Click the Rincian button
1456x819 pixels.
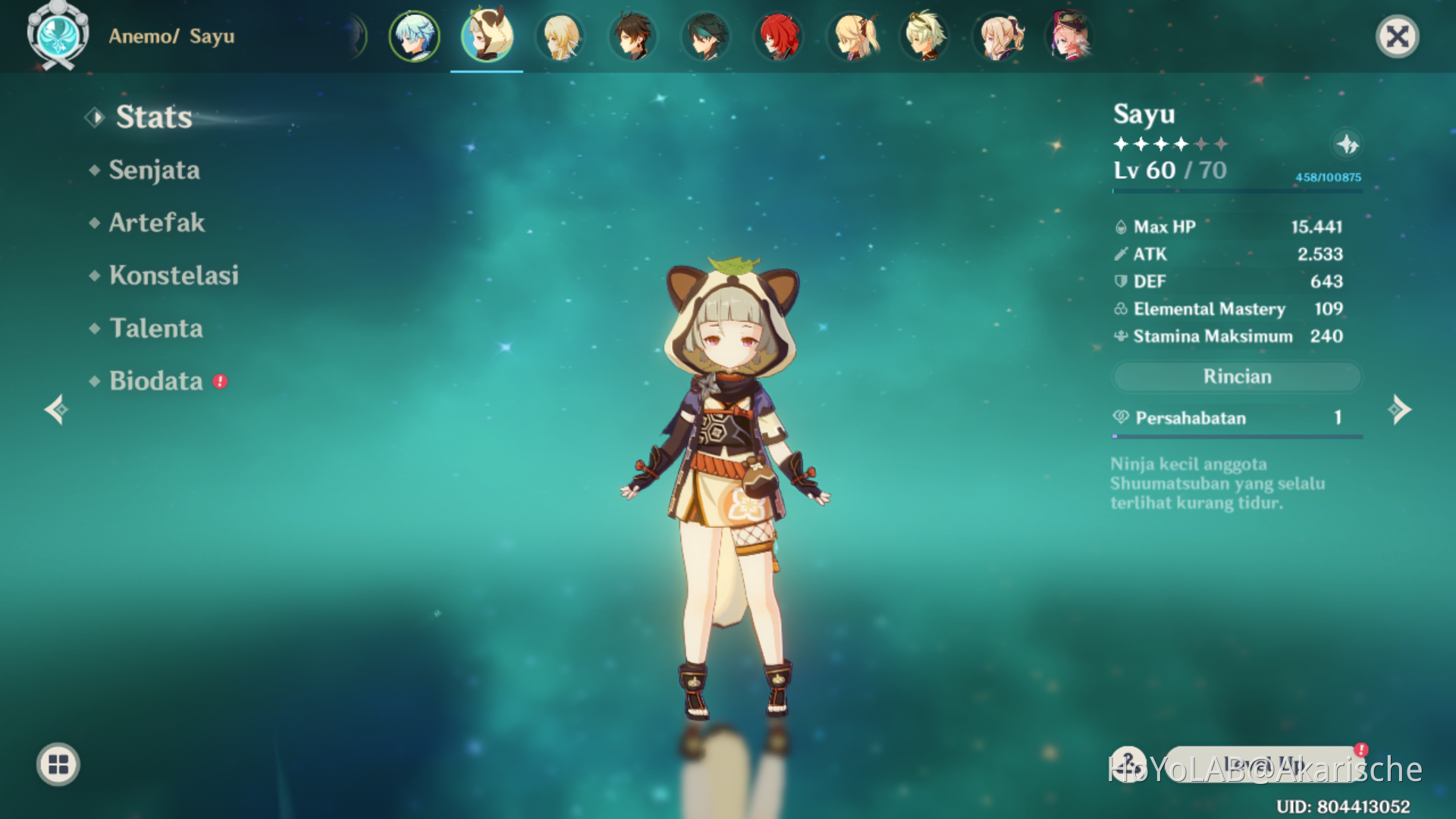pos(1236,376)
